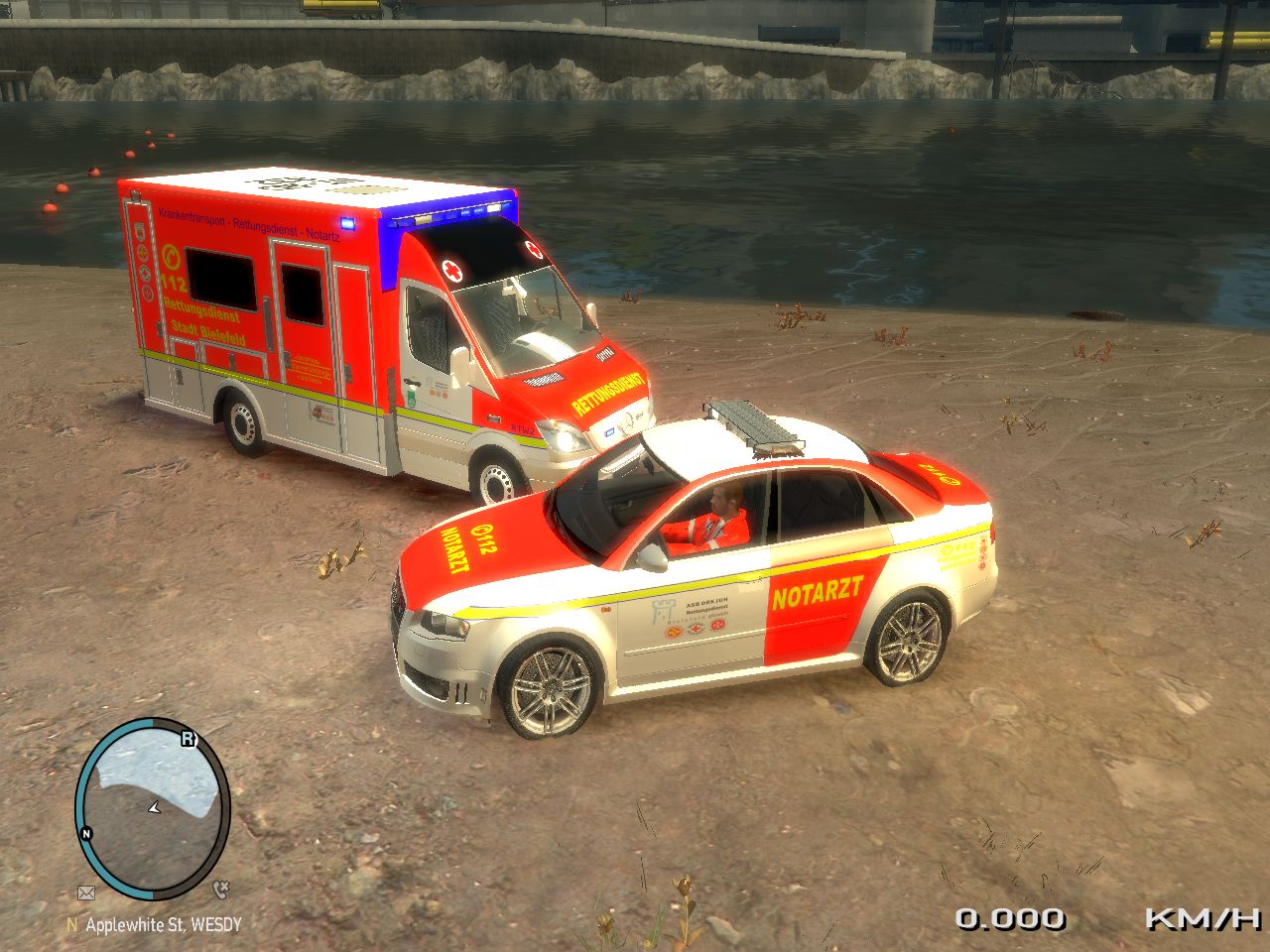Click the north N marker on the radar
This screenshot has width=1270, height=952.
[86, 833]
